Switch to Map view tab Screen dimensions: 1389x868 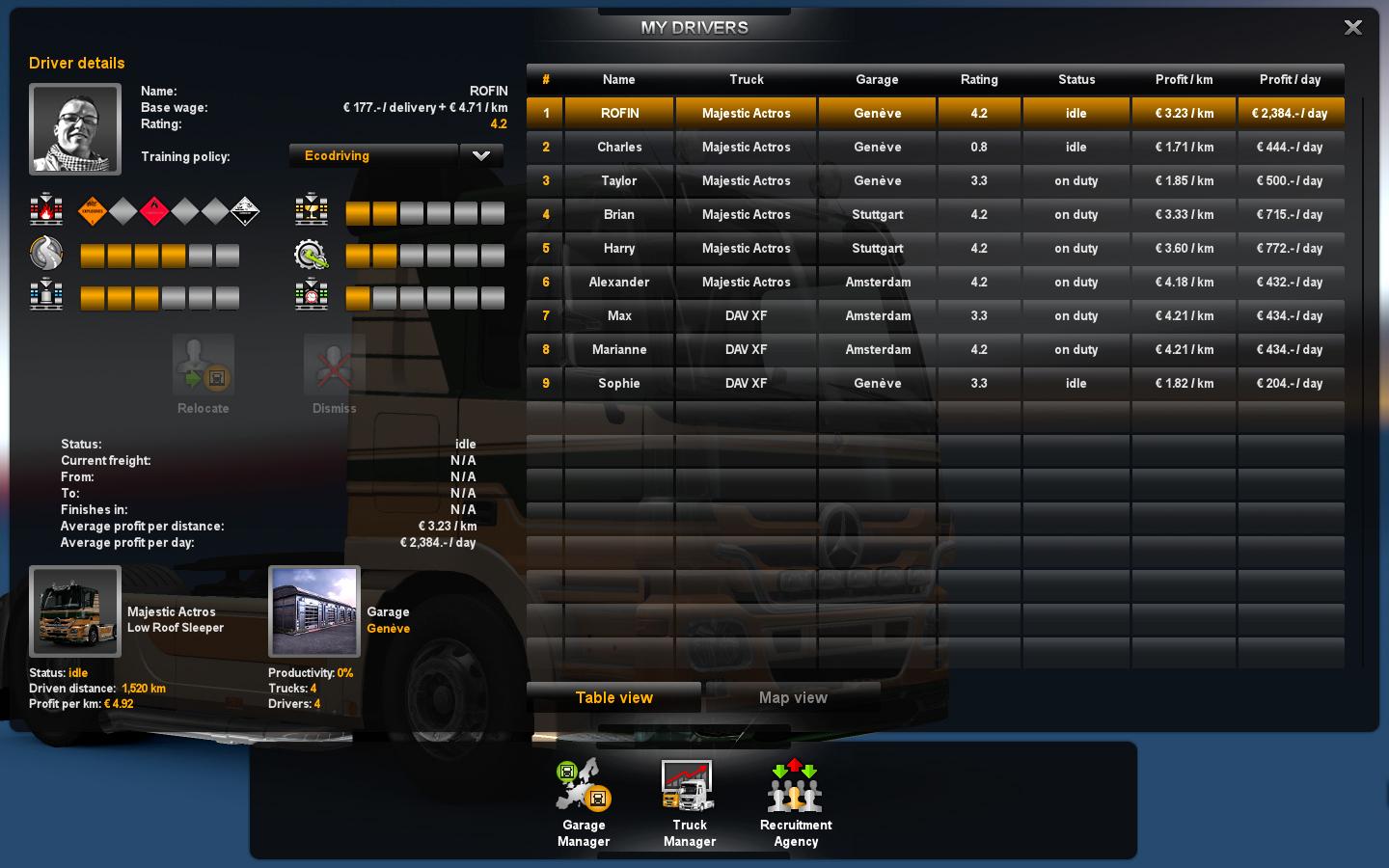pos(793,697)
